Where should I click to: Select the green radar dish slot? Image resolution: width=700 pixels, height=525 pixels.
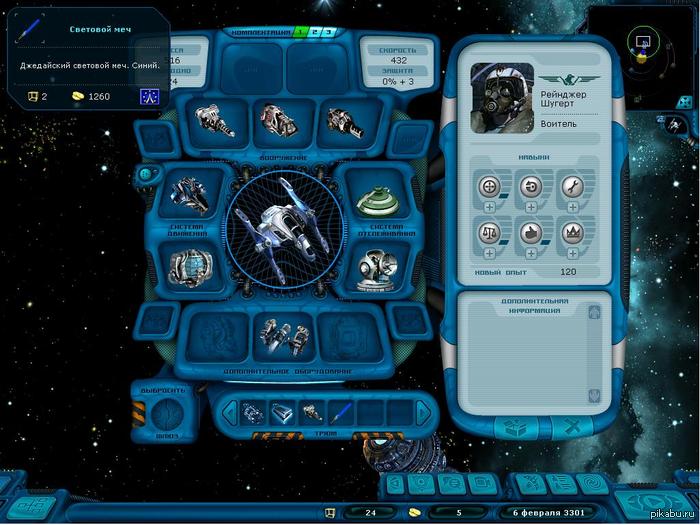(x=377, y=199)
